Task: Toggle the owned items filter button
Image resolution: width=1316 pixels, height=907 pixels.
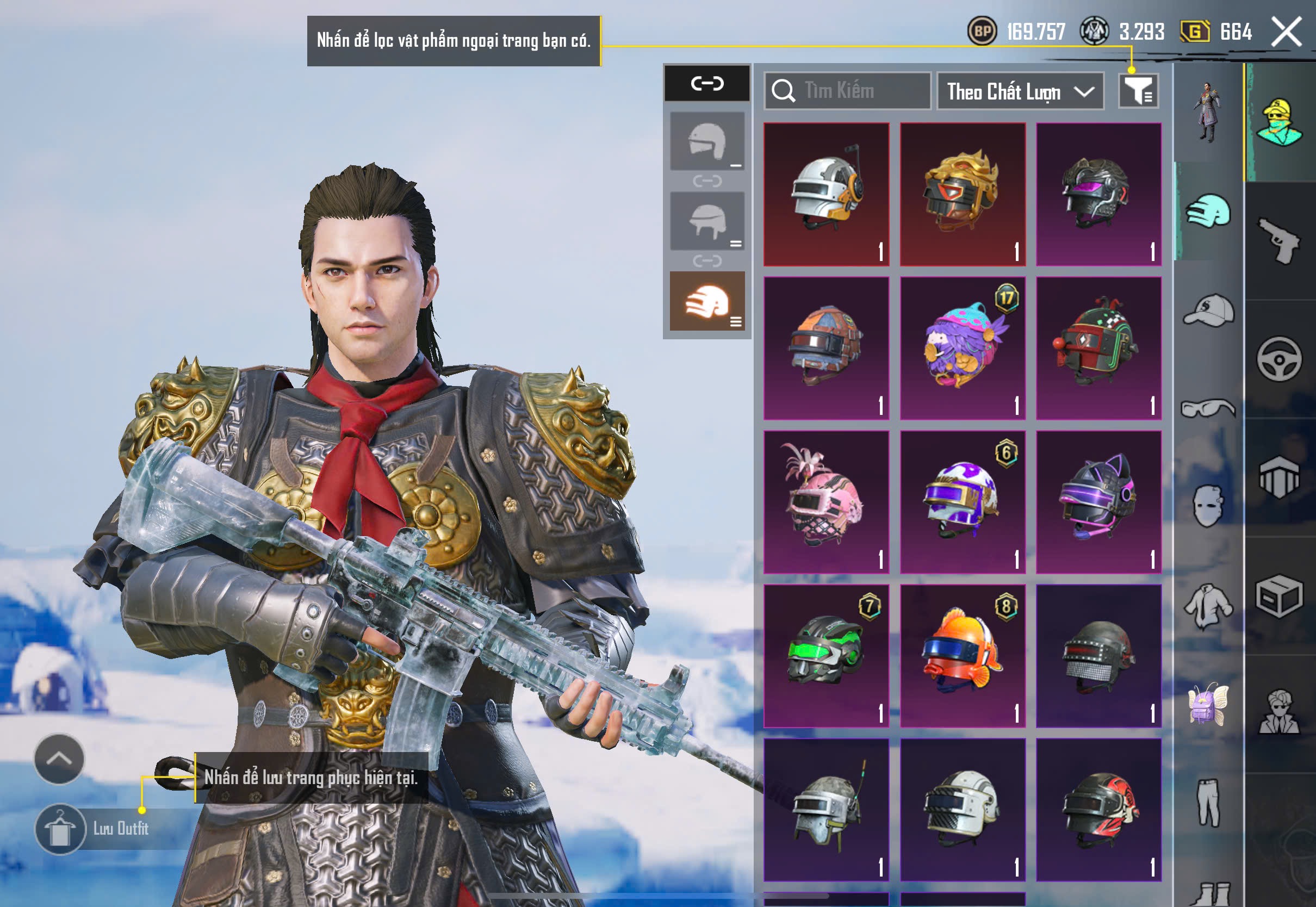Action: click(1138, 91)
